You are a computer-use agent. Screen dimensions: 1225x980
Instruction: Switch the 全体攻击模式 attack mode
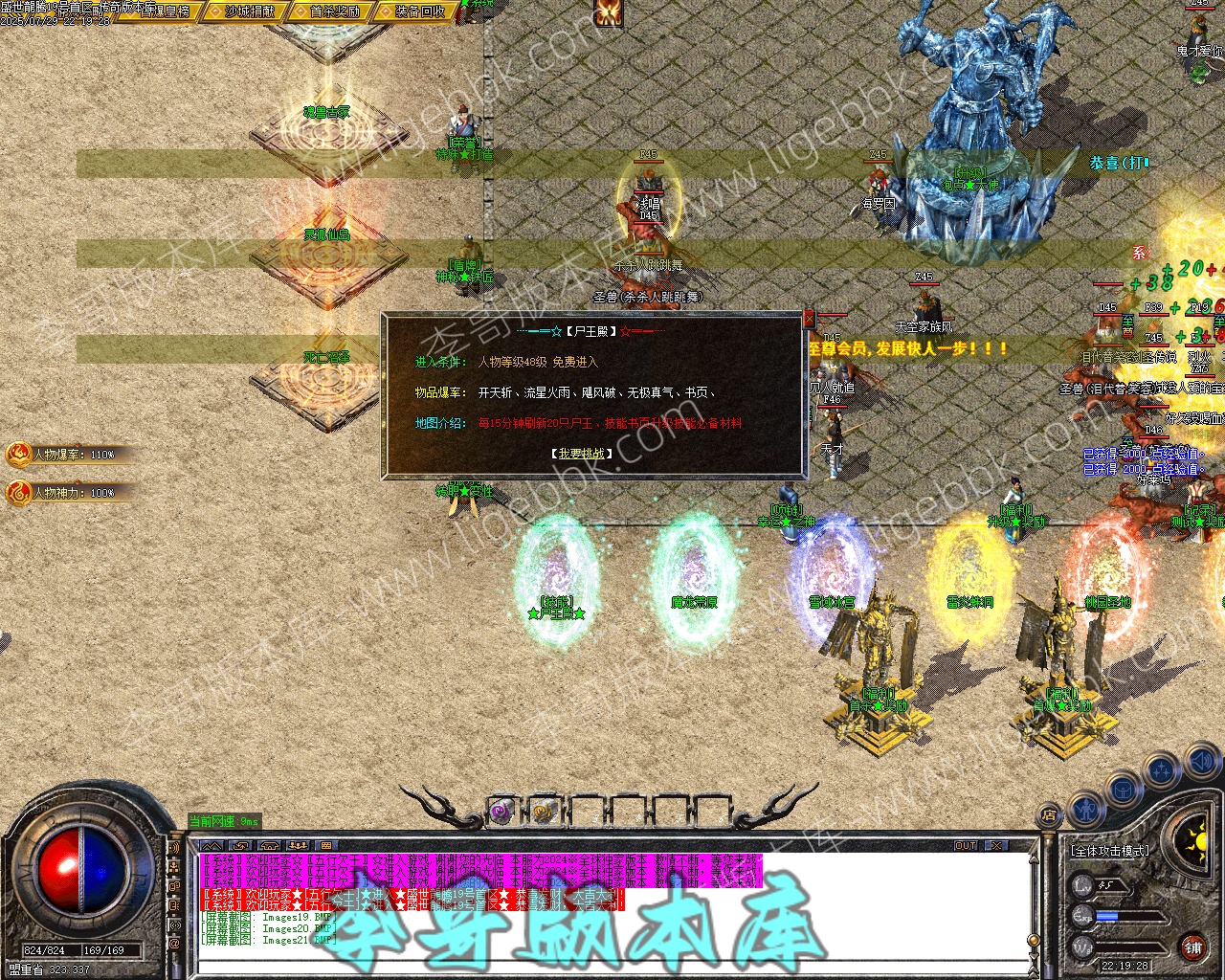pyautogui.click(x=1109, y=850)
